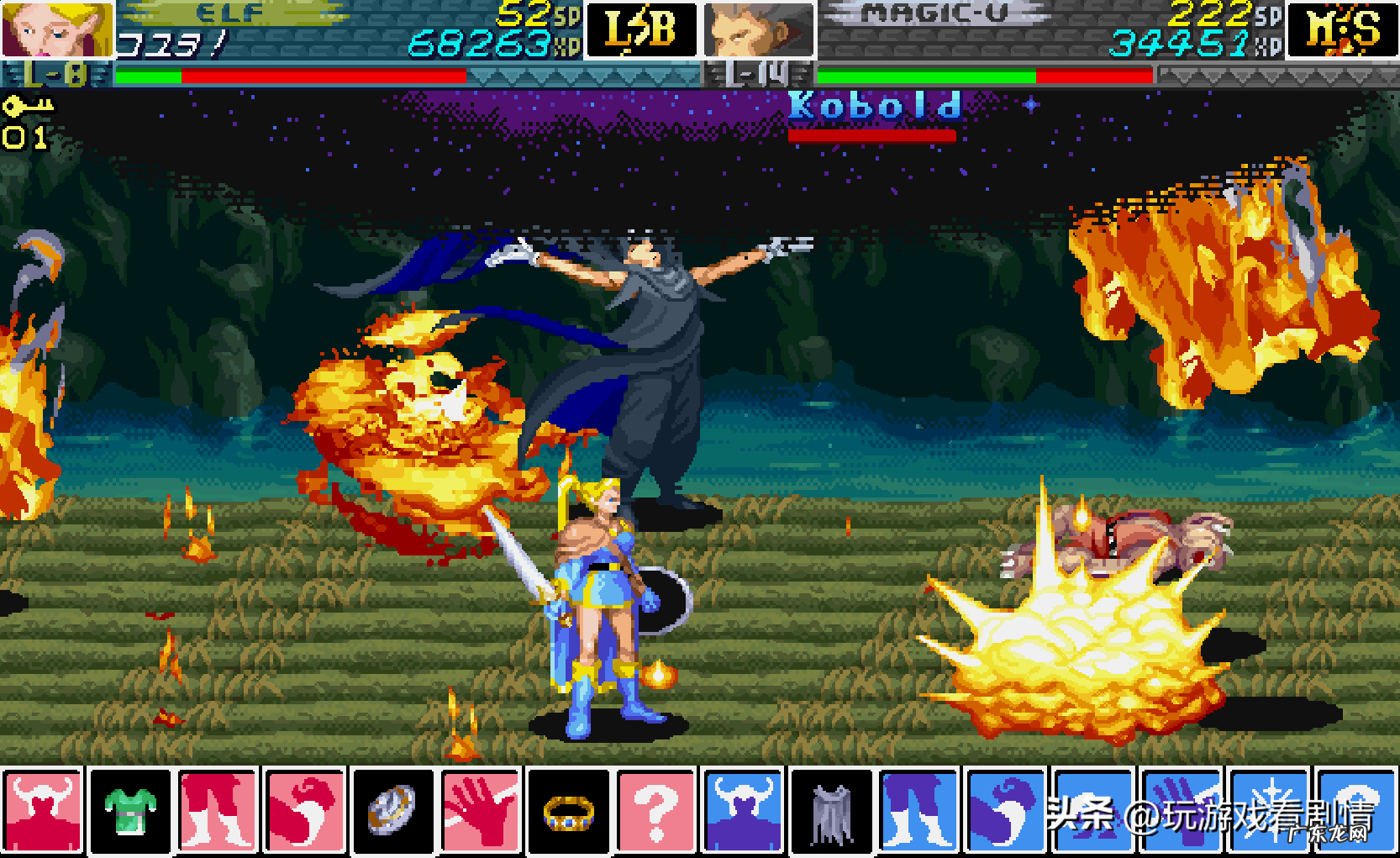Select the blue horned helmet slot
This screenshot has height=858, width=1400.
point(744,811)
